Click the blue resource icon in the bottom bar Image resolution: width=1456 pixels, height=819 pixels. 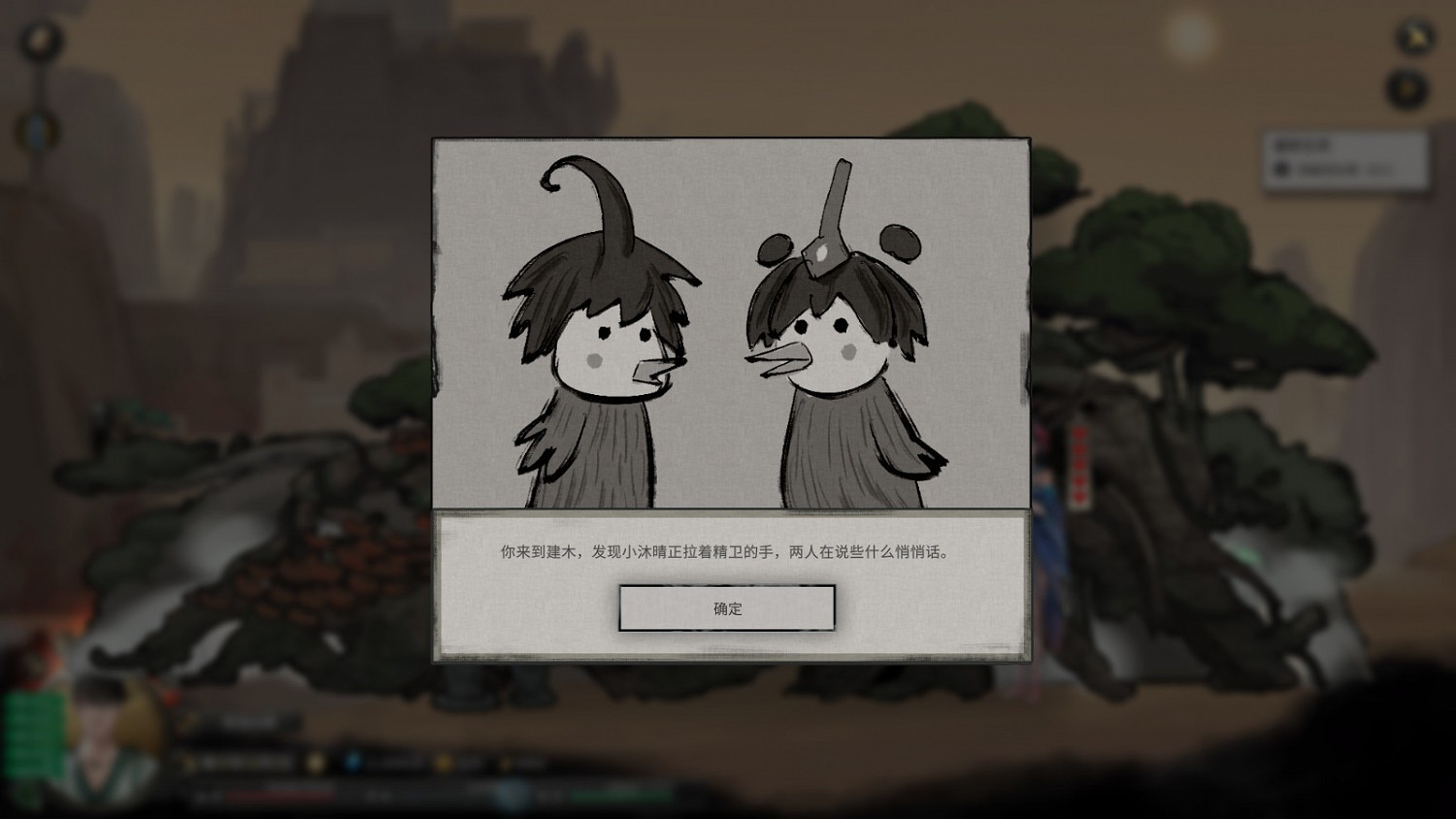point(352,762)
